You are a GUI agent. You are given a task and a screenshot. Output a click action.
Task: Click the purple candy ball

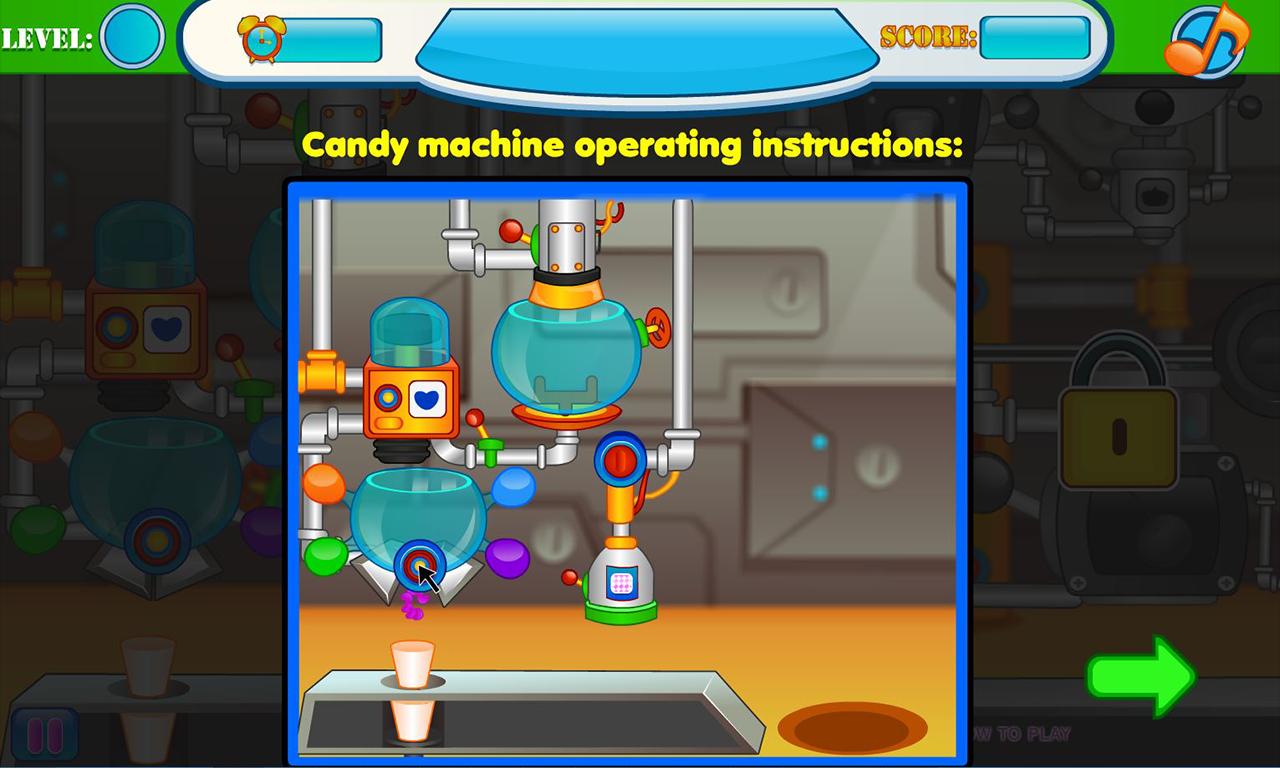point(509,561)
